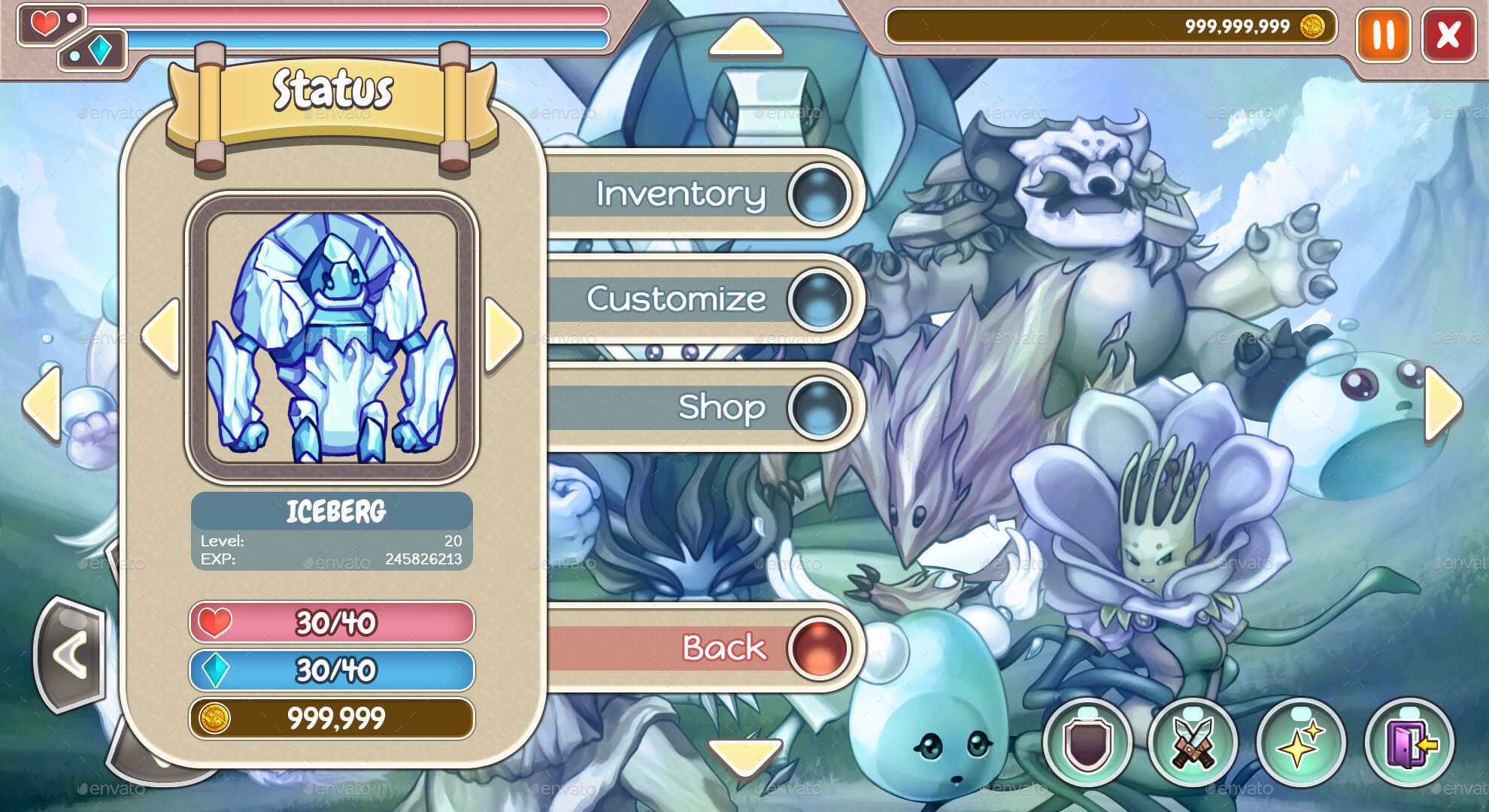Click the left arrow to view previous character
Viewport: 1489px width, 812px height.
pyautogui.click(x=164, y=334)
